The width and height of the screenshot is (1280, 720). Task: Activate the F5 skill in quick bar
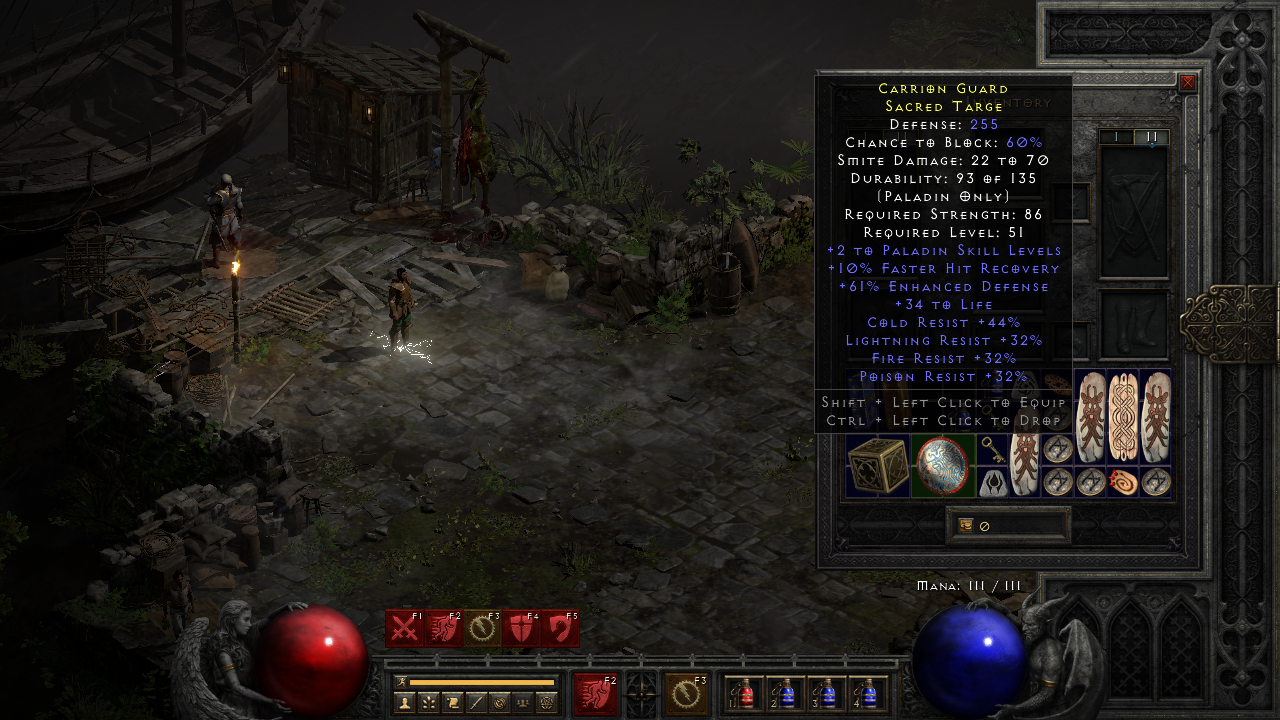coord(559,629)
